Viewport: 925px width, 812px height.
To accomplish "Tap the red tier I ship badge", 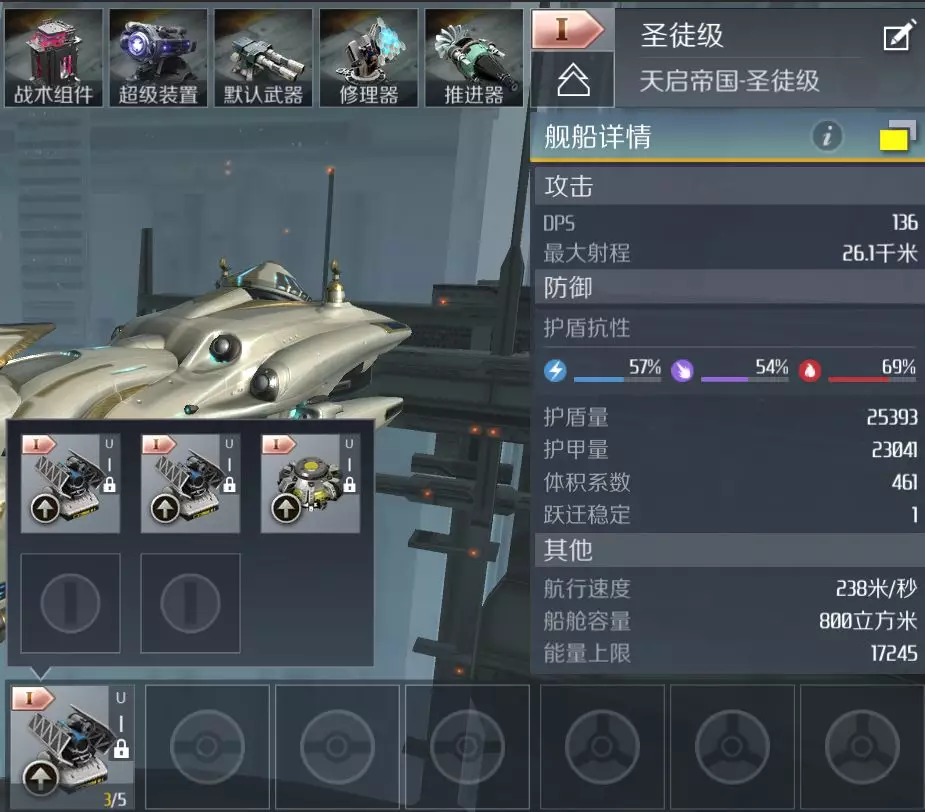I will click(567, 29).
